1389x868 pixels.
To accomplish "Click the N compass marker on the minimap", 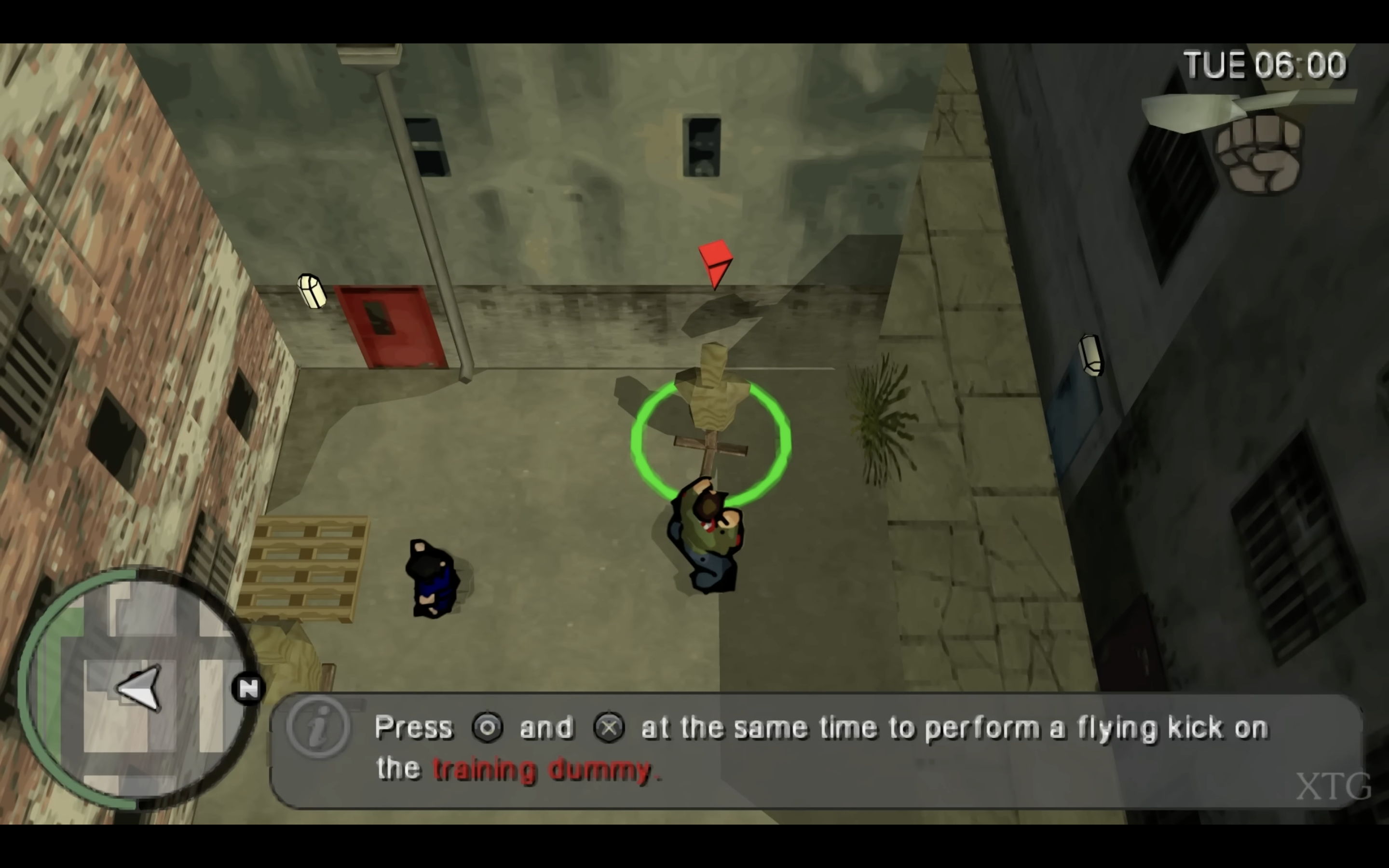I will click(x=248, y=688).
